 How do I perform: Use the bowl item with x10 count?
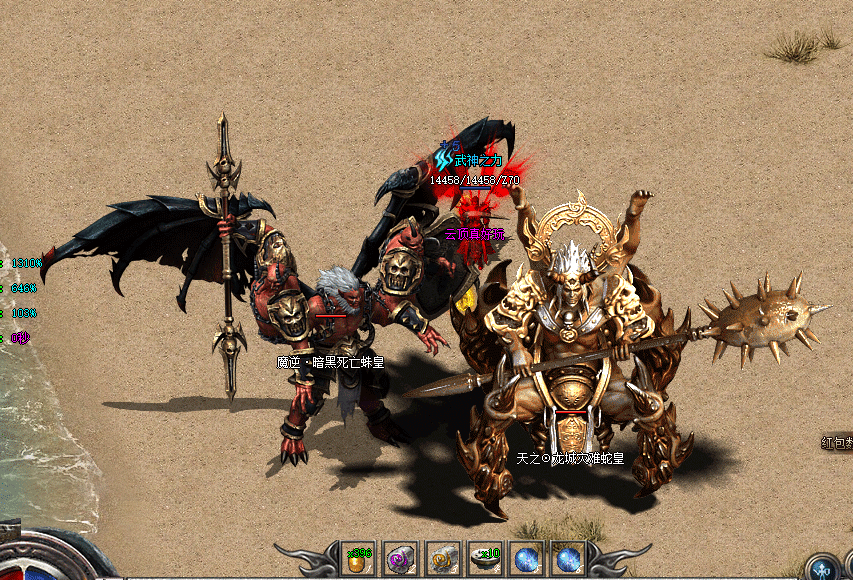486,560
